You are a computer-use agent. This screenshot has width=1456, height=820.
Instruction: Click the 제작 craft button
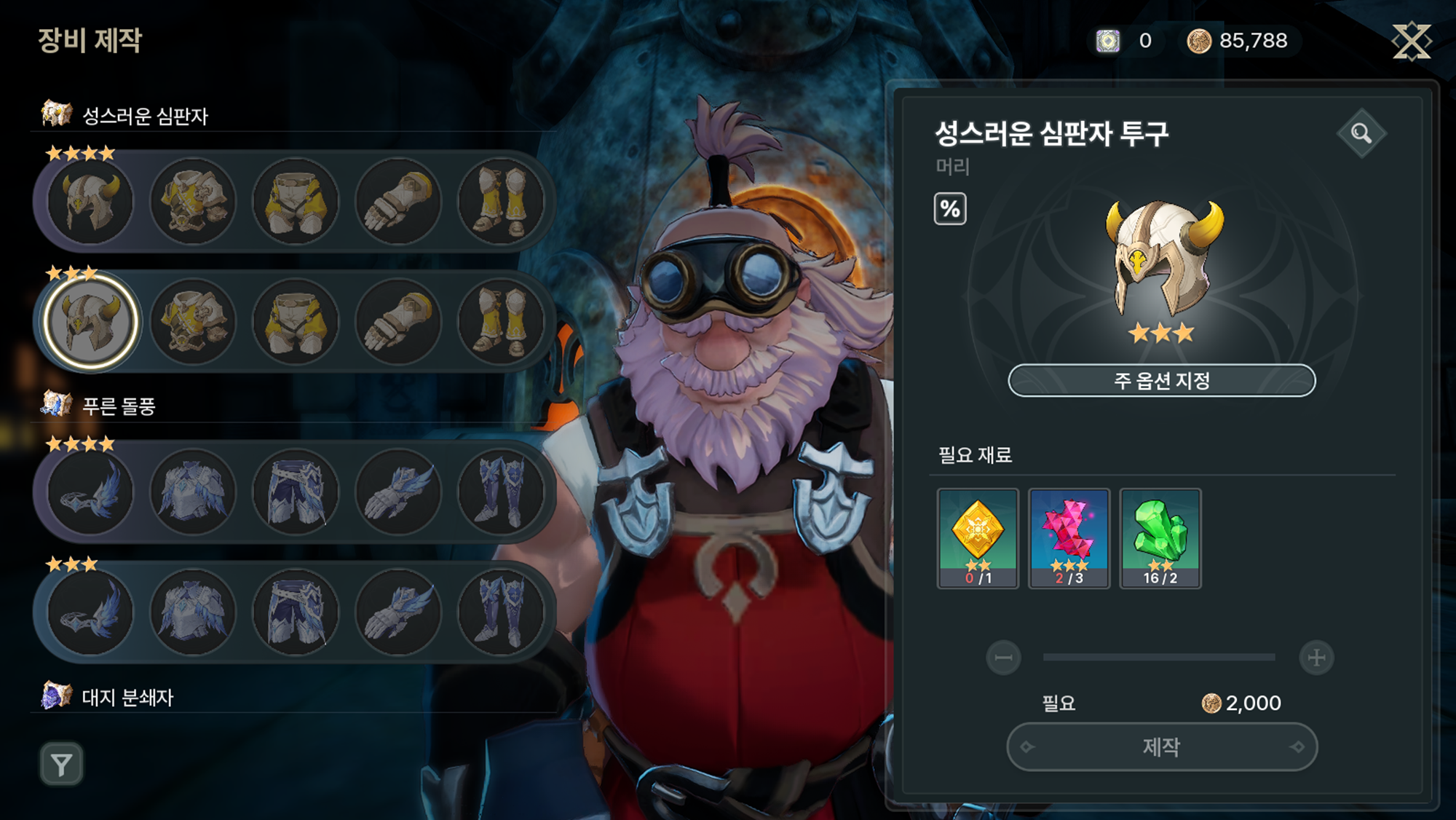point(1161,746)
